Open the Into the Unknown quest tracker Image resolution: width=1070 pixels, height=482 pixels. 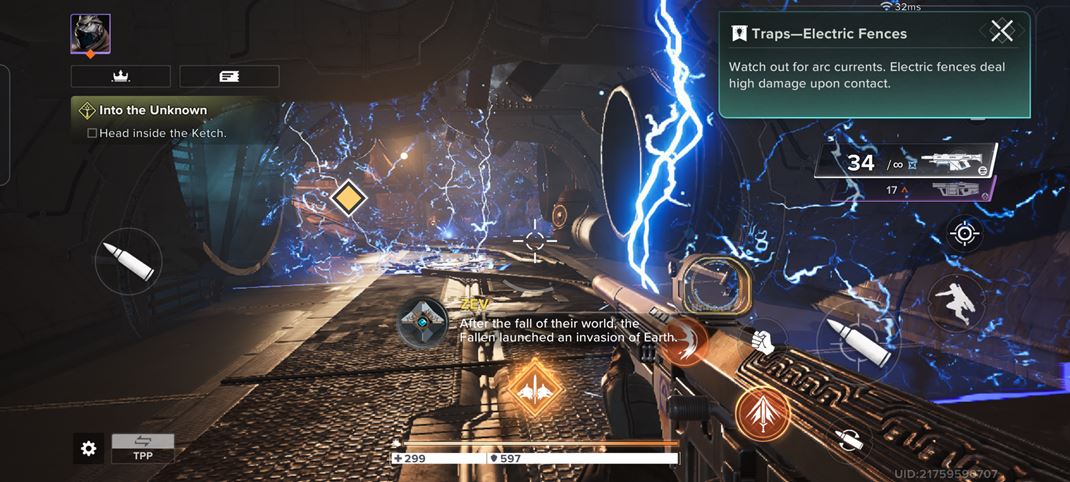coord(160,110)
